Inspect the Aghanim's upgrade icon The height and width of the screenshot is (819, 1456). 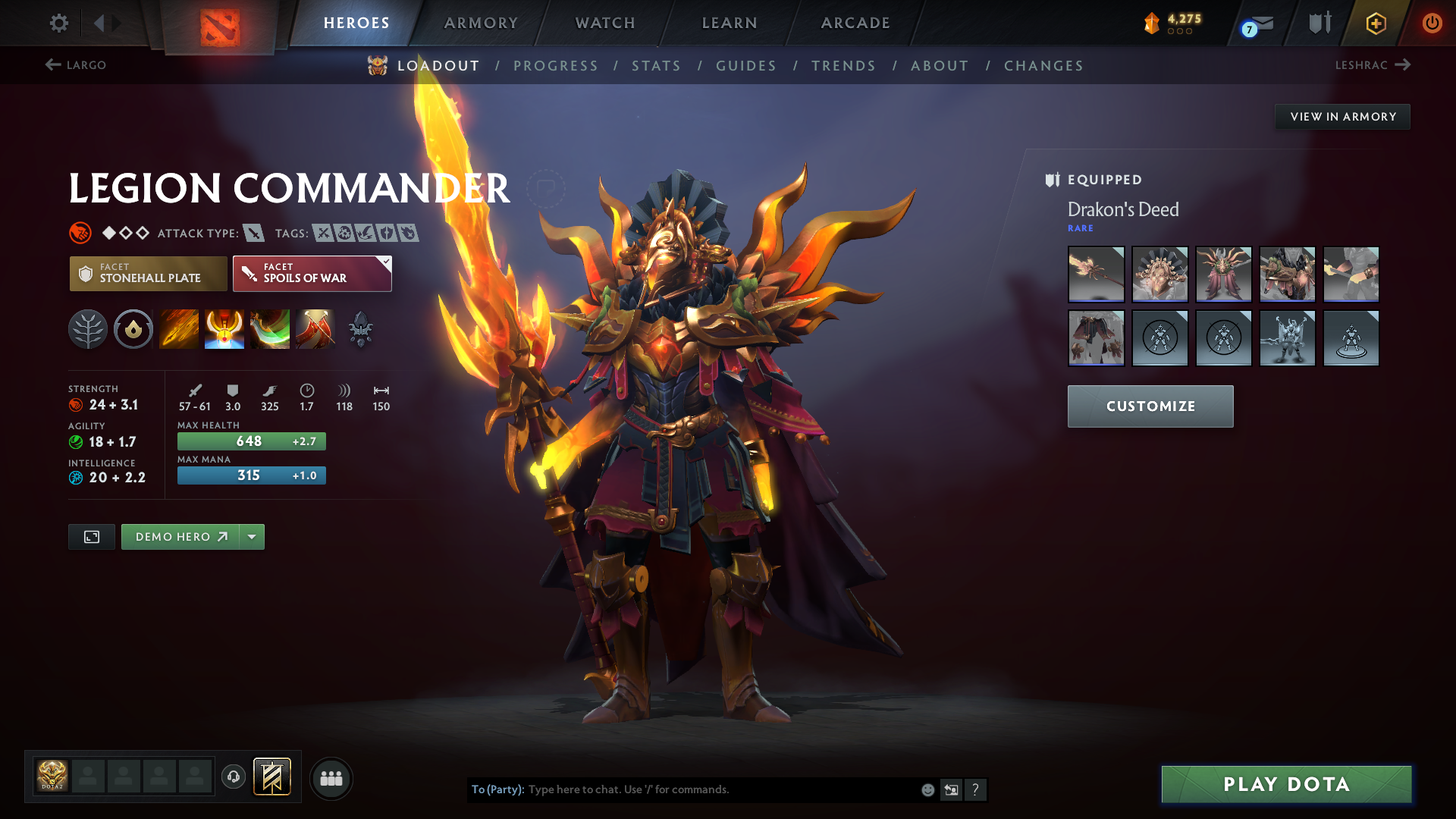pyautogui.click(x=361, y=329)
